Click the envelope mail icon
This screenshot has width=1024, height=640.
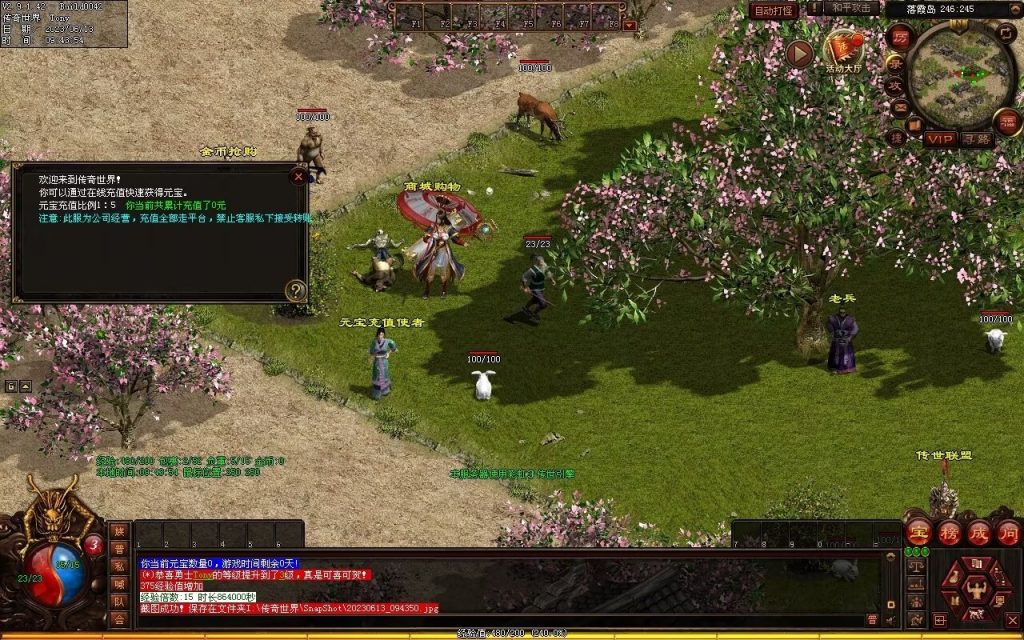click(899, 108)
